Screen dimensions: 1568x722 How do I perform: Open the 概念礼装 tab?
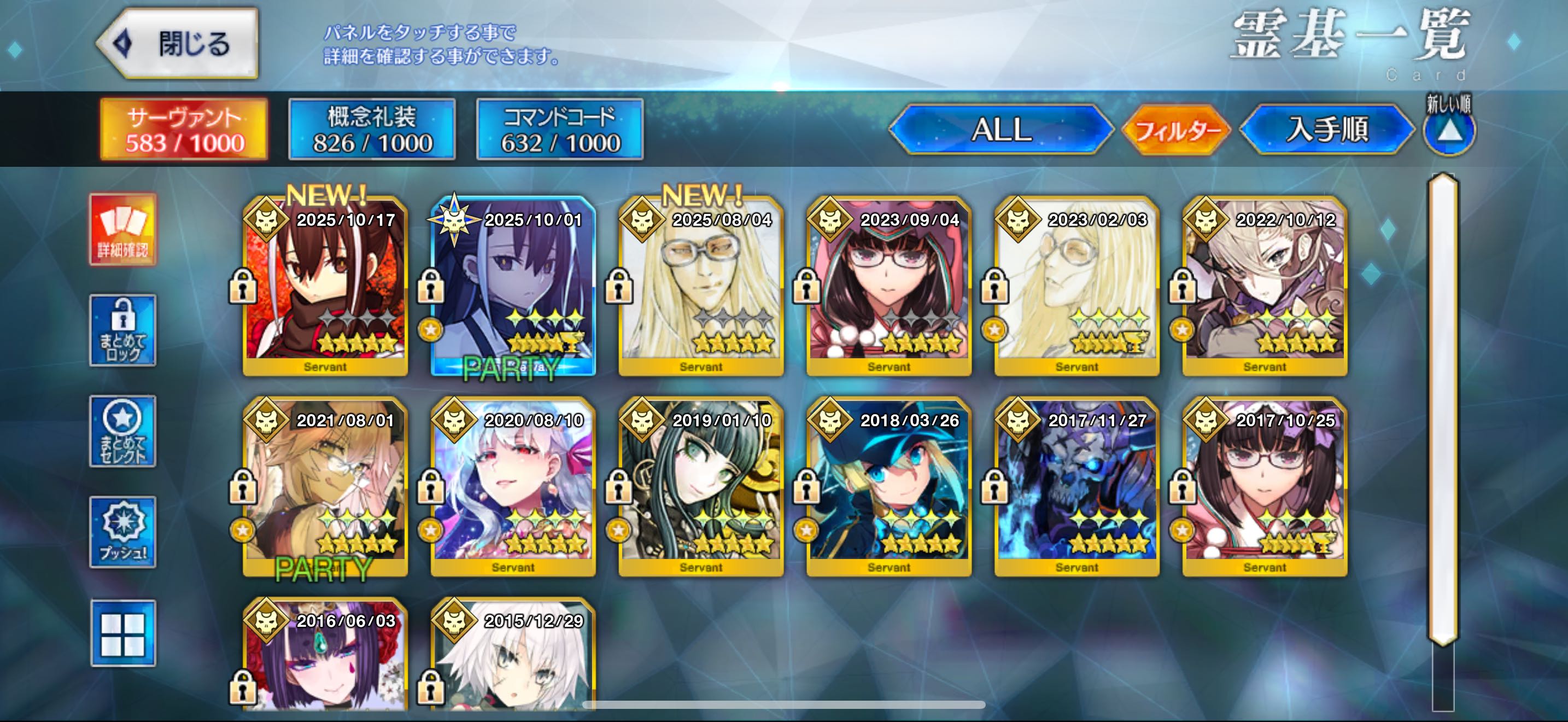[x=372, y=130]
